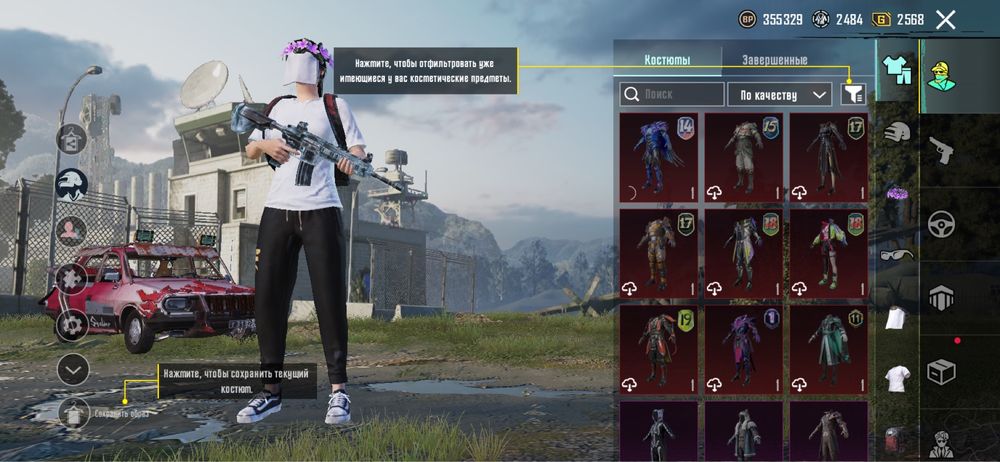Choose the costume with badge 15
Screen dimensions: 1000x462
pyautogui.click(x=744, y=157)
